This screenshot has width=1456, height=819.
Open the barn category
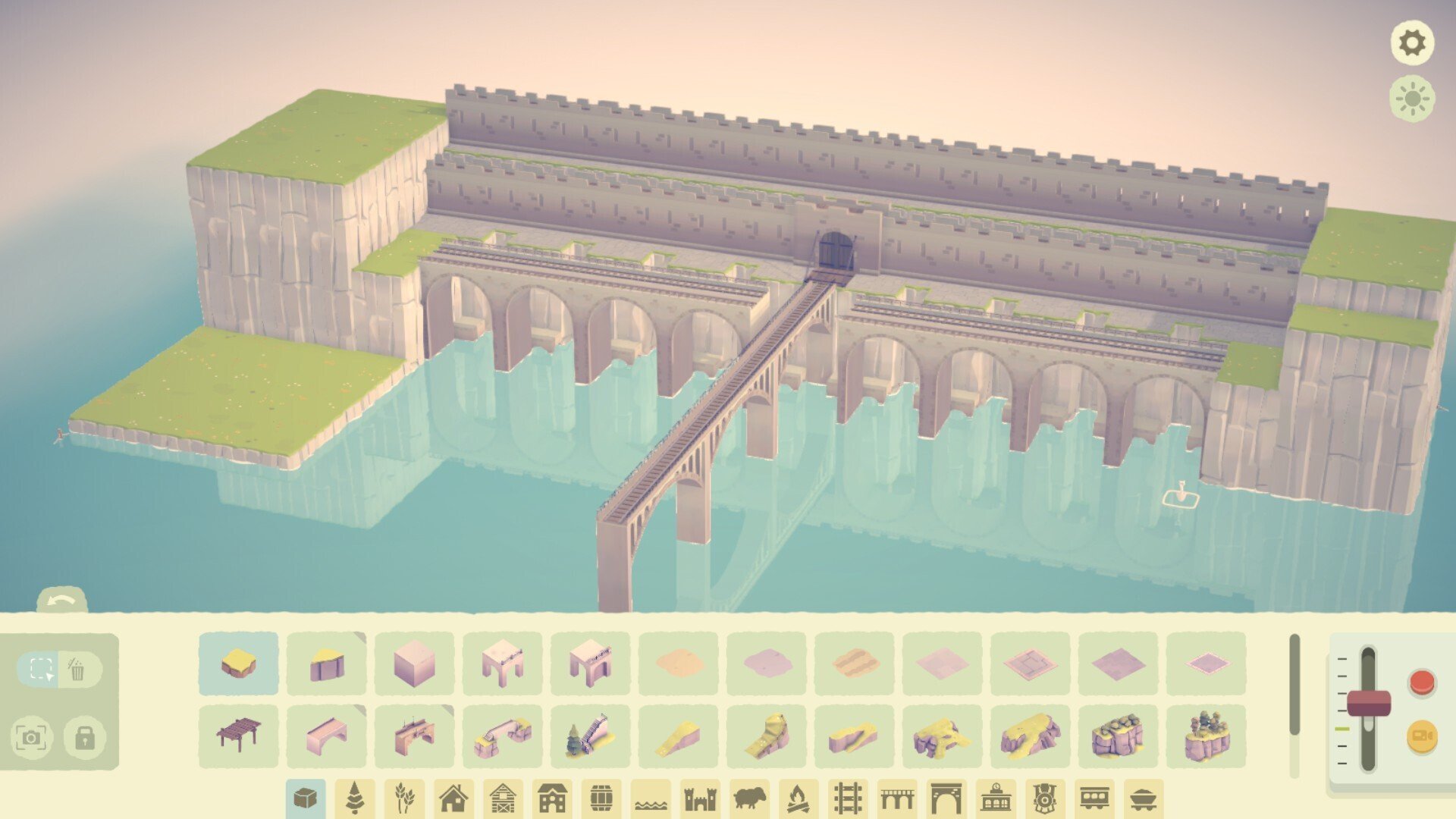coord(504,797)
